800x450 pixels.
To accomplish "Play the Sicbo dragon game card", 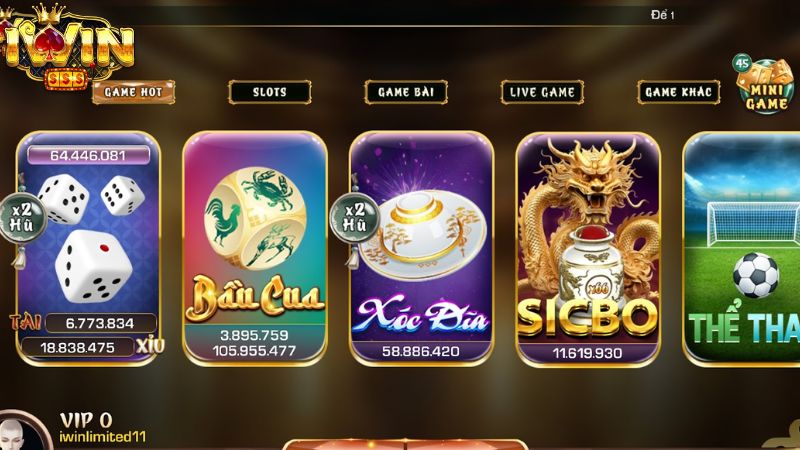I will [587, 245].
